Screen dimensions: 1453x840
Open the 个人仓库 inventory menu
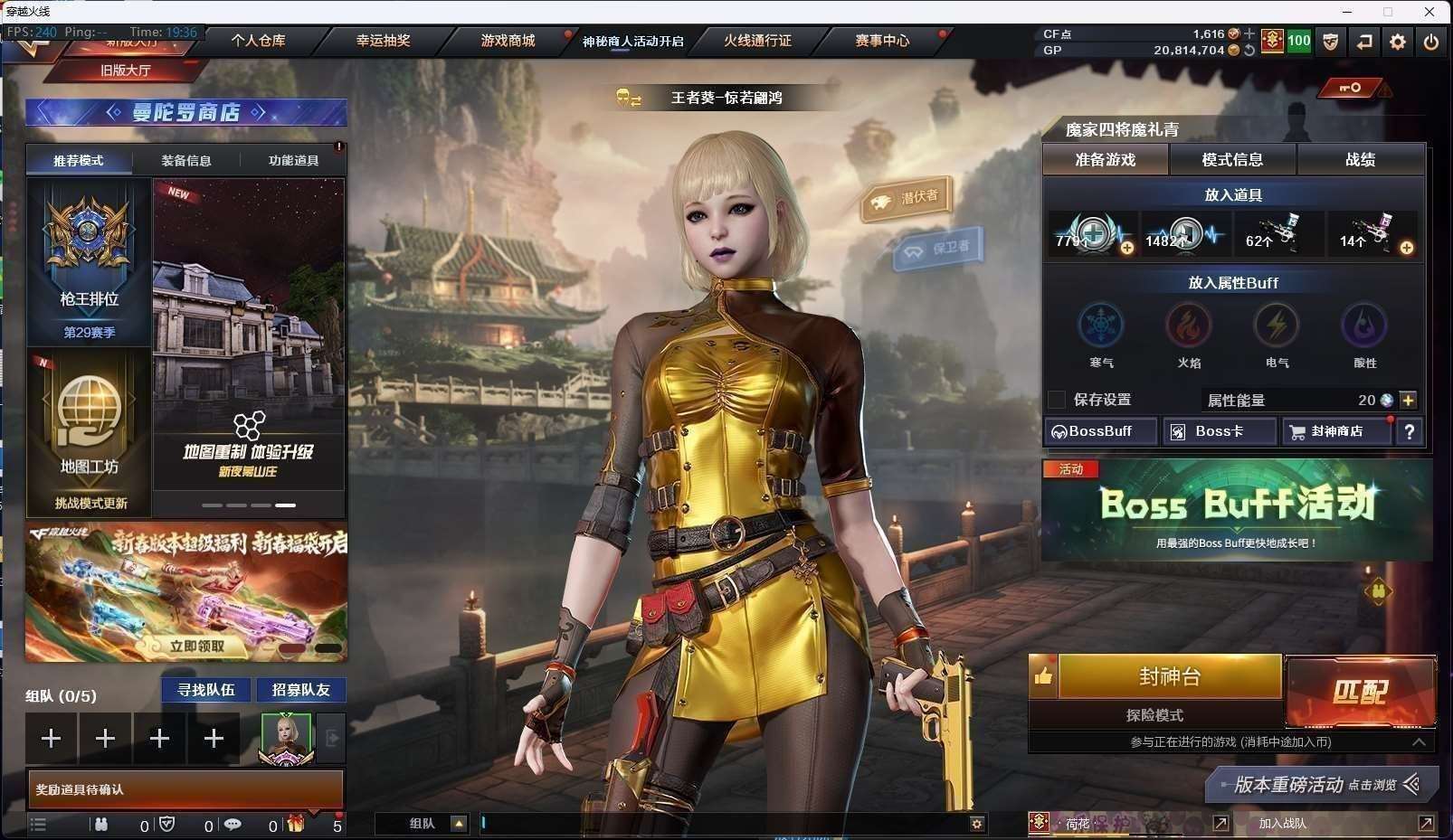pos(258,41)
